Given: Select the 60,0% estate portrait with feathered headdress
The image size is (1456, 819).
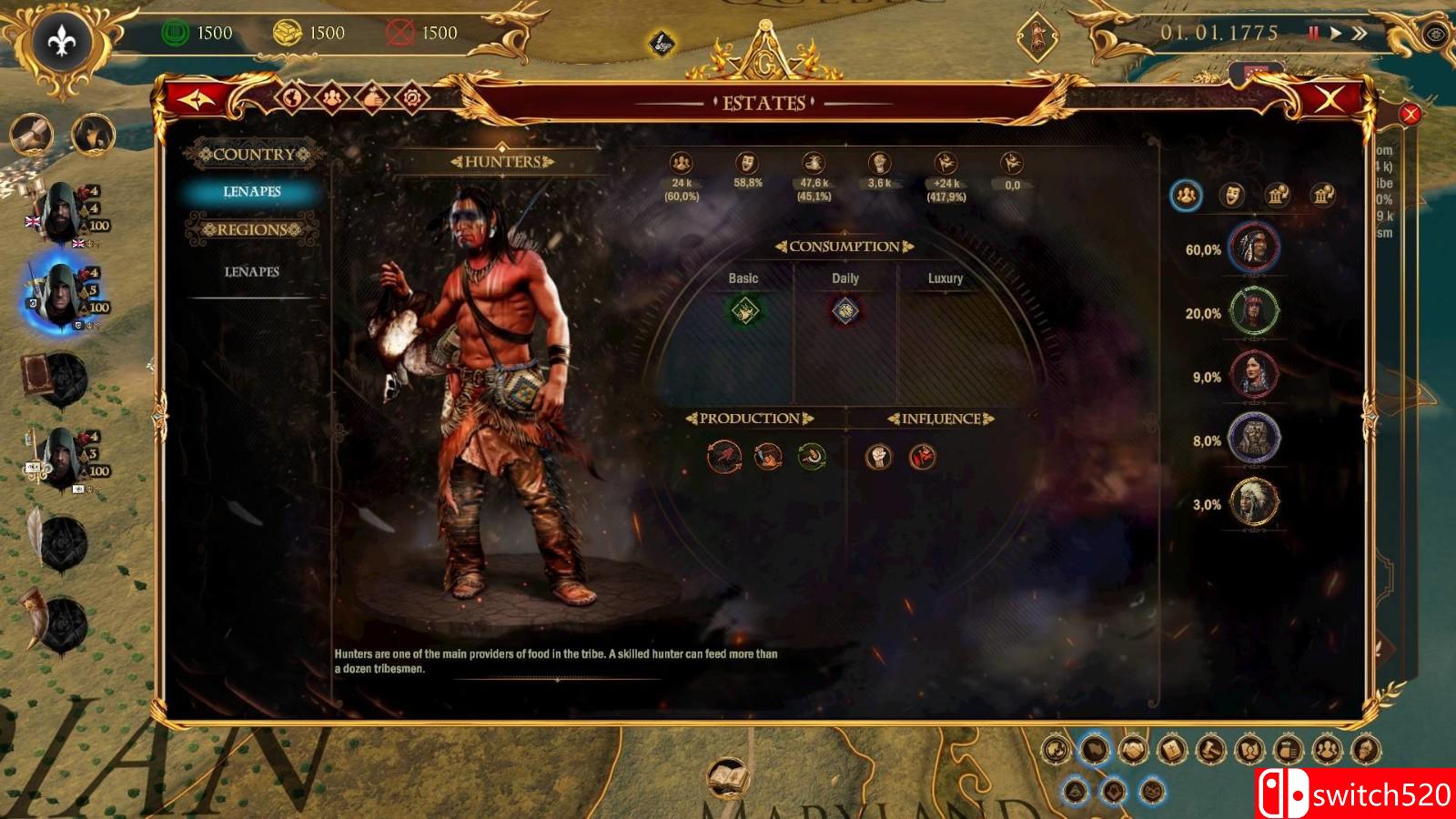Looking at the screenshot, I should point(1254,248).
